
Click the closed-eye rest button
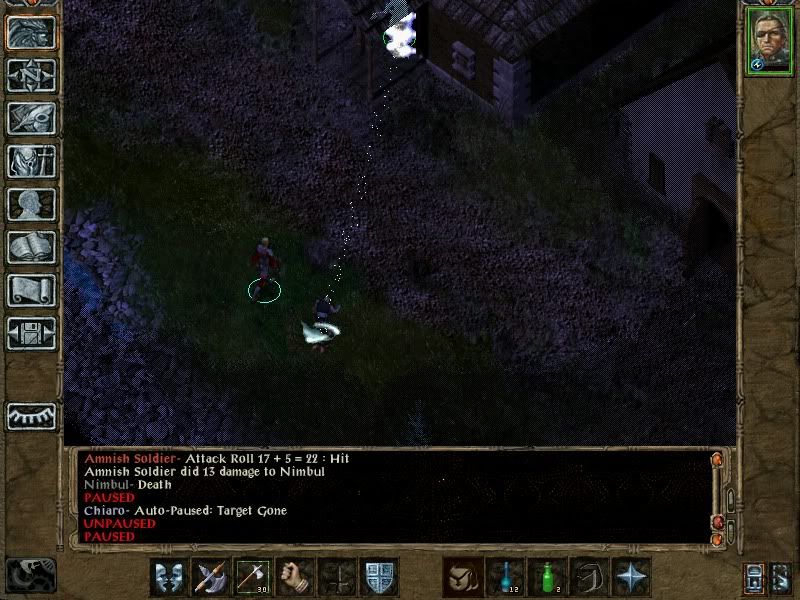tap(31, 414)
